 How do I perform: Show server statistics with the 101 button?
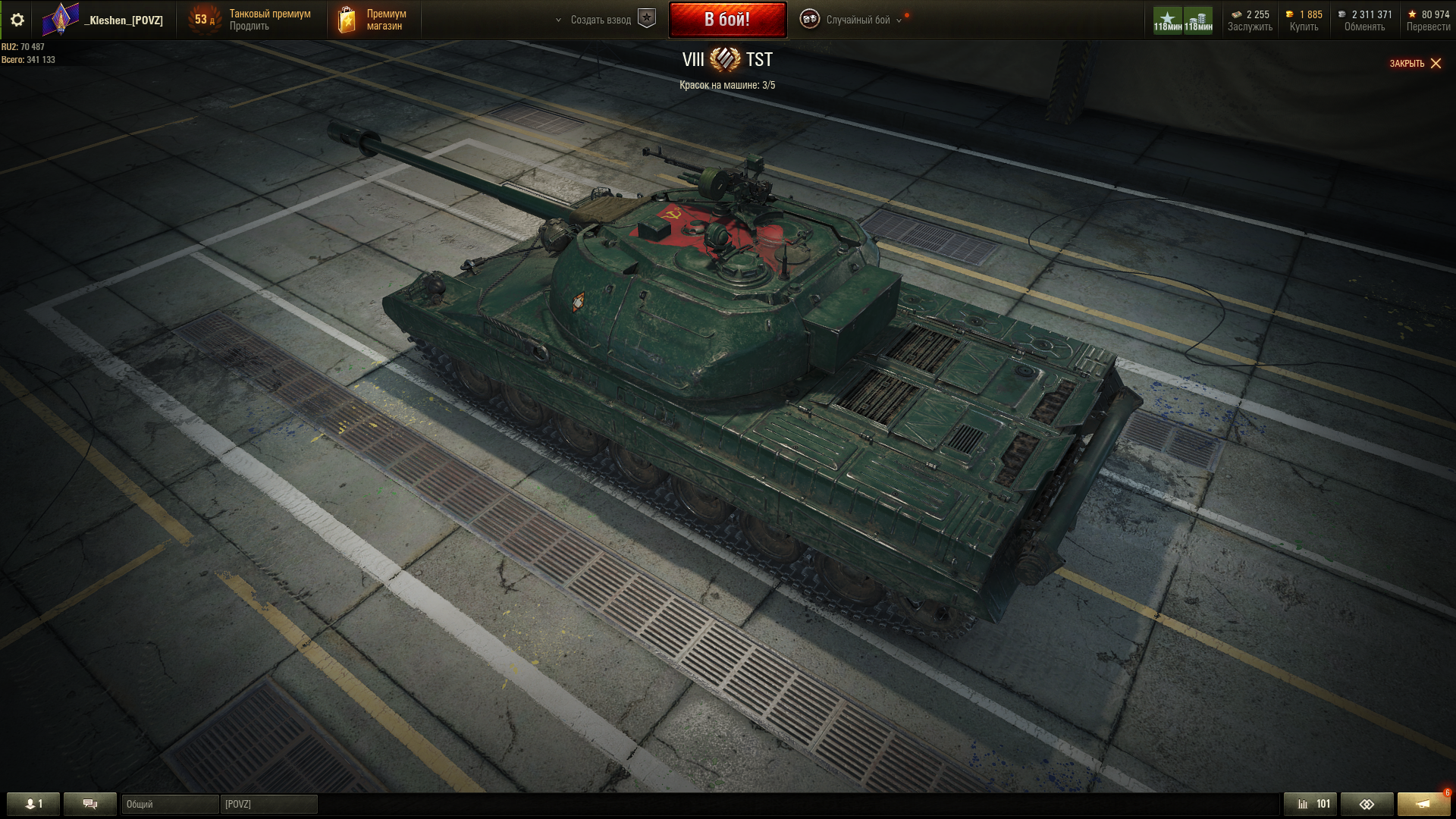[x=1310, y=804]
